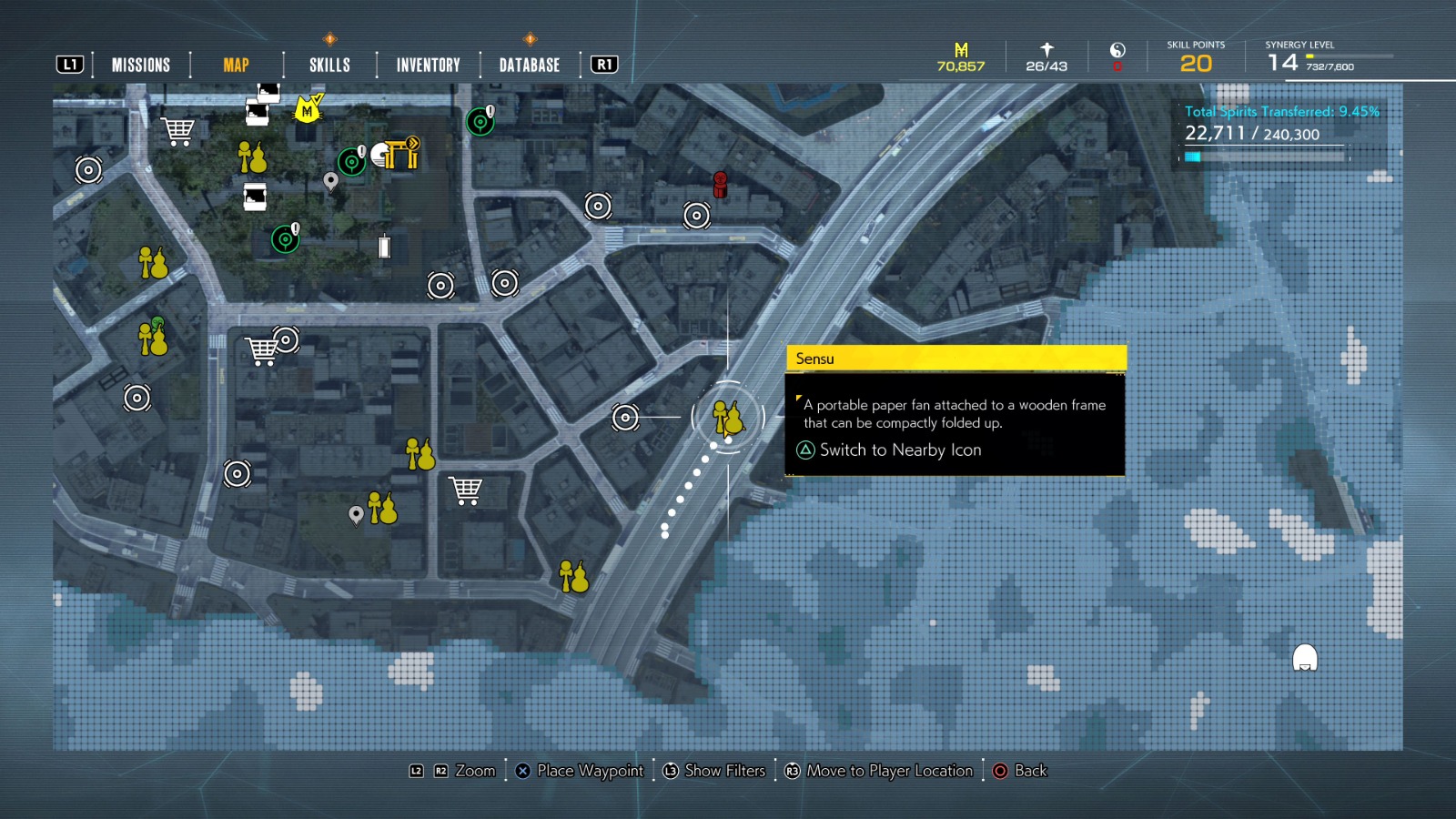The height and width of the screenshot is (819, 1456).
Task: Select the ghost figure icon in the corrupted water area
Action: pyautogui.click(x=1307, y=656)
